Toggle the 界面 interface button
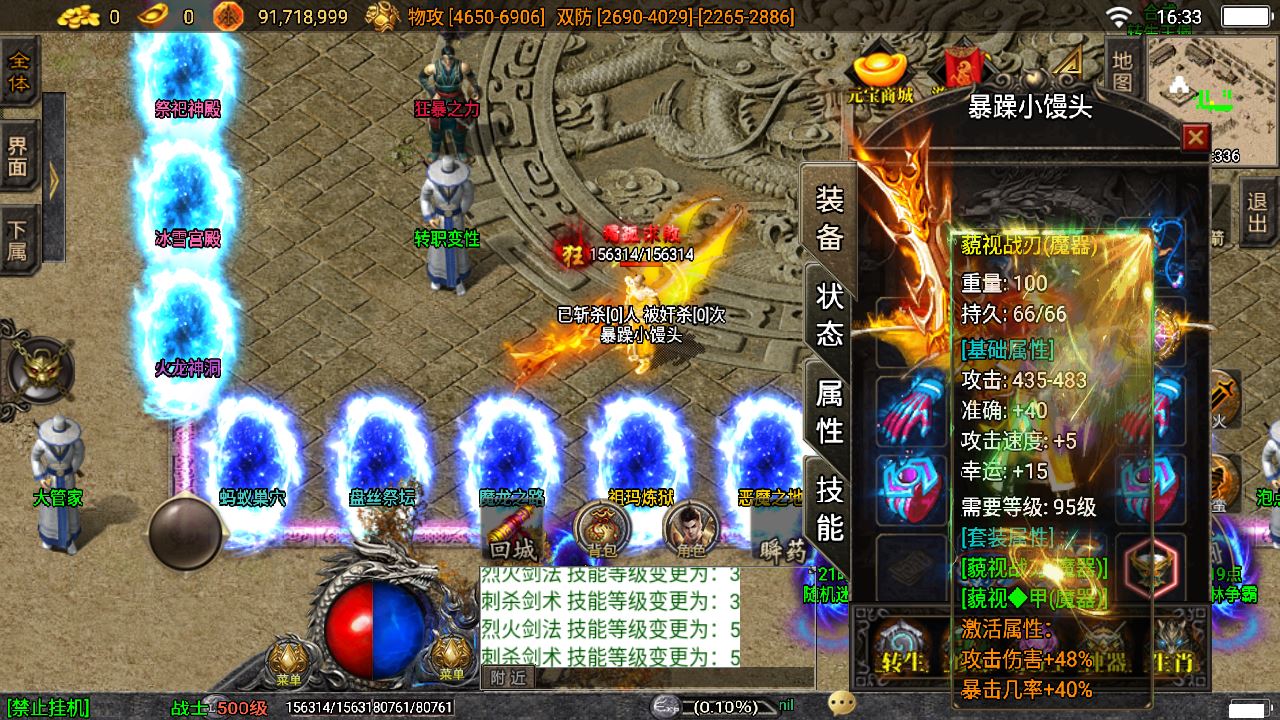The width and height of the screenshot is (1280, 720). tap(18, 156)
